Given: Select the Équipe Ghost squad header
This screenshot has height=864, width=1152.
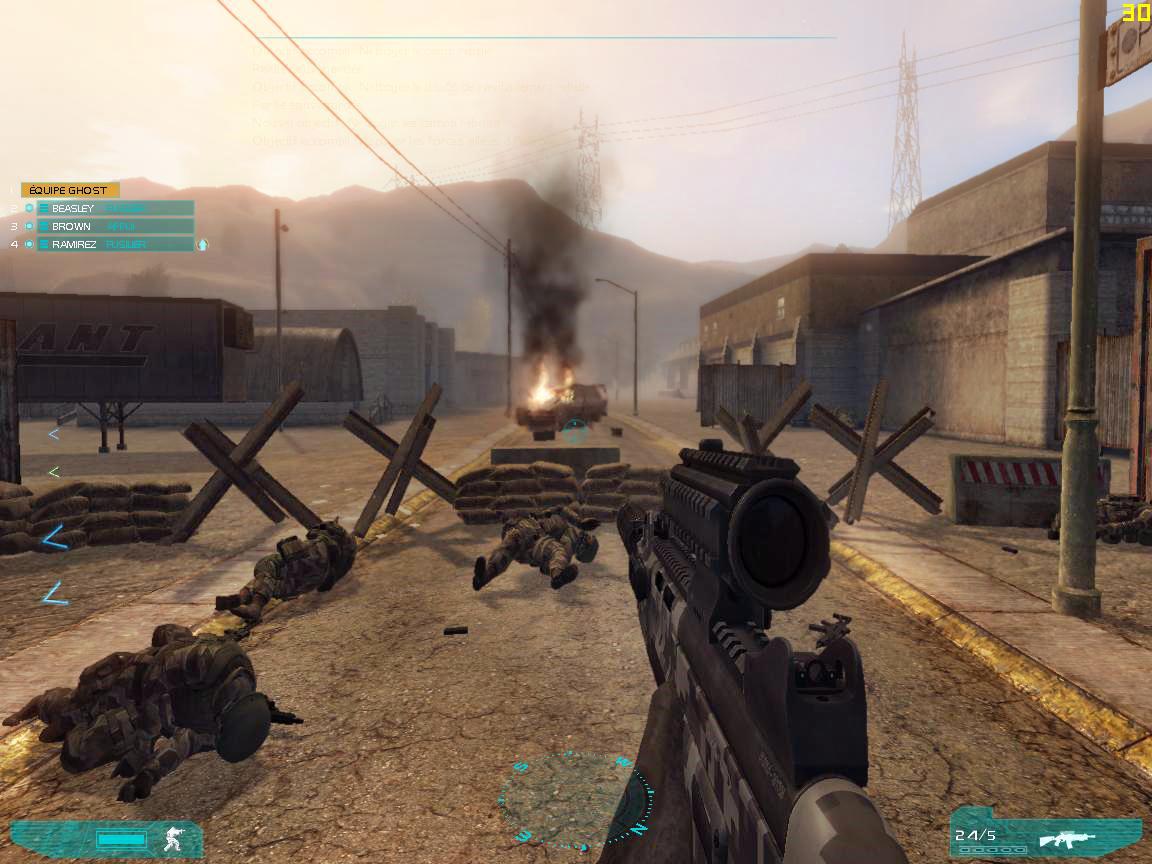Looking at the screenshot, I should coord(69,190).
